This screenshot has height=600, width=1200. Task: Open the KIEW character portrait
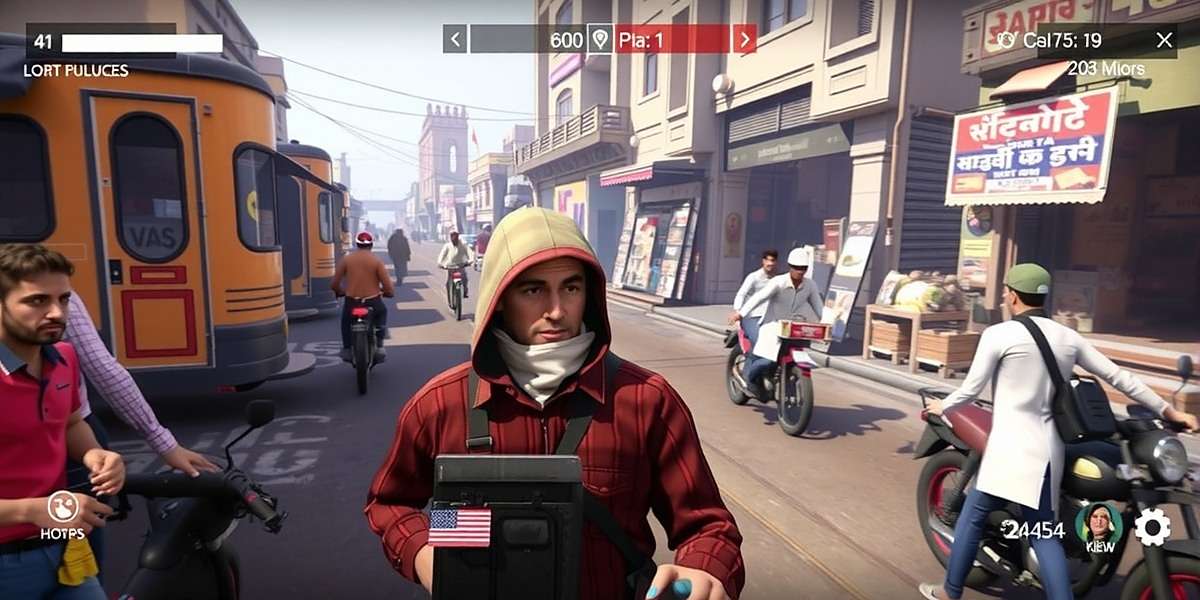(1098, 522)
